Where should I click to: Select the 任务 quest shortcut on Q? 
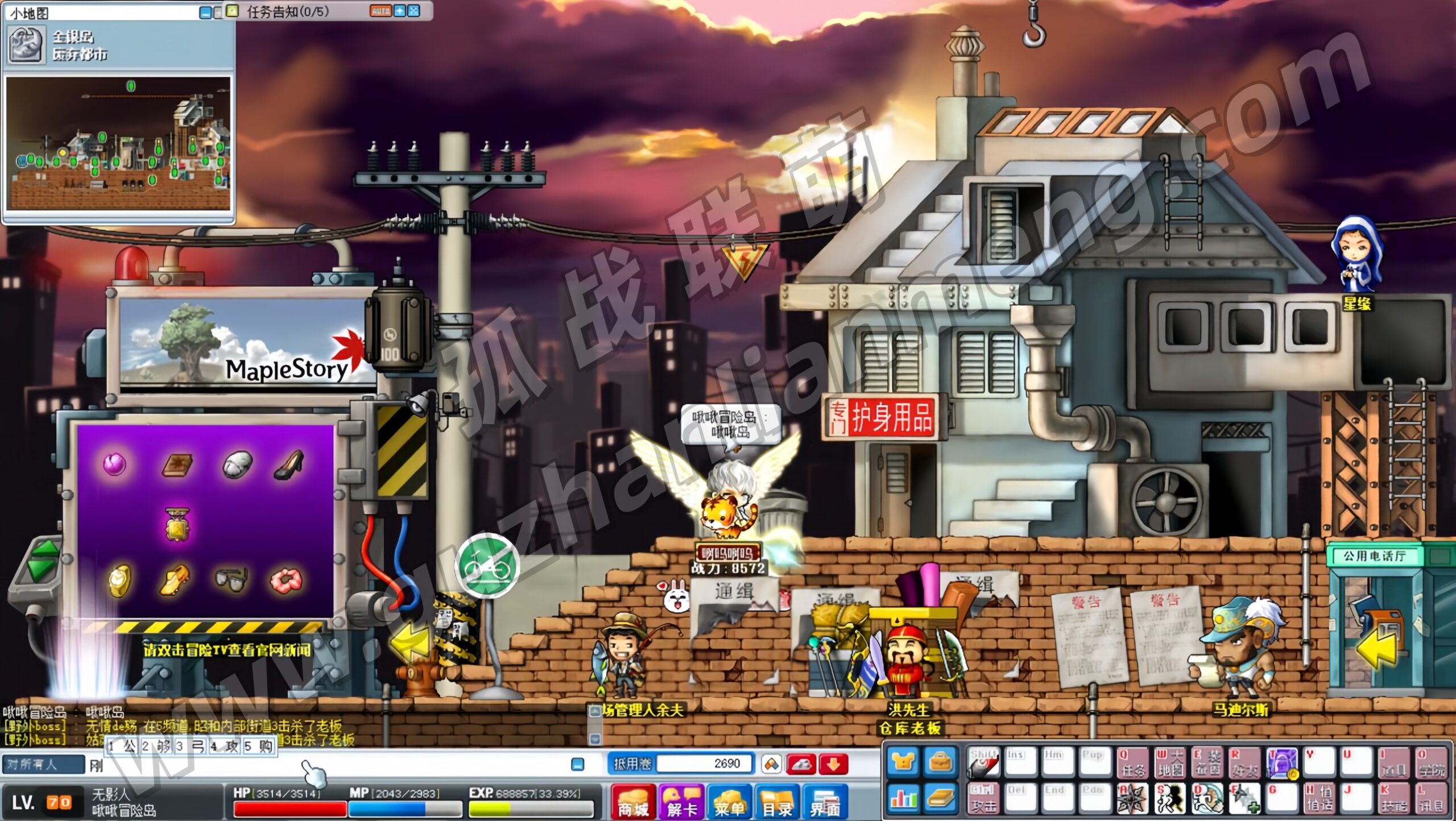coord(1132,763)
